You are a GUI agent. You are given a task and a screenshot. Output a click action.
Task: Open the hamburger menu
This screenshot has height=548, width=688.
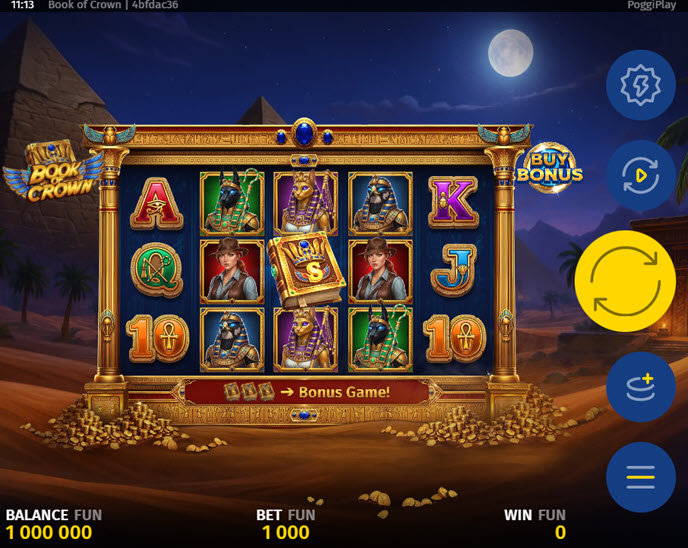(x=640, y=477)
